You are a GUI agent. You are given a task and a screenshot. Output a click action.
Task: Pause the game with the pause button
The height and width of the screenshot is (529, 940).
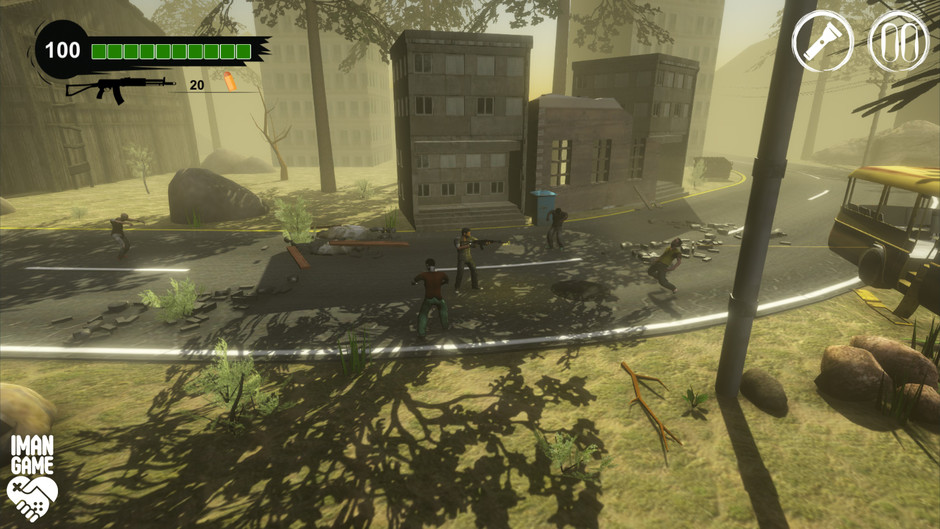[x=898, y=42]
